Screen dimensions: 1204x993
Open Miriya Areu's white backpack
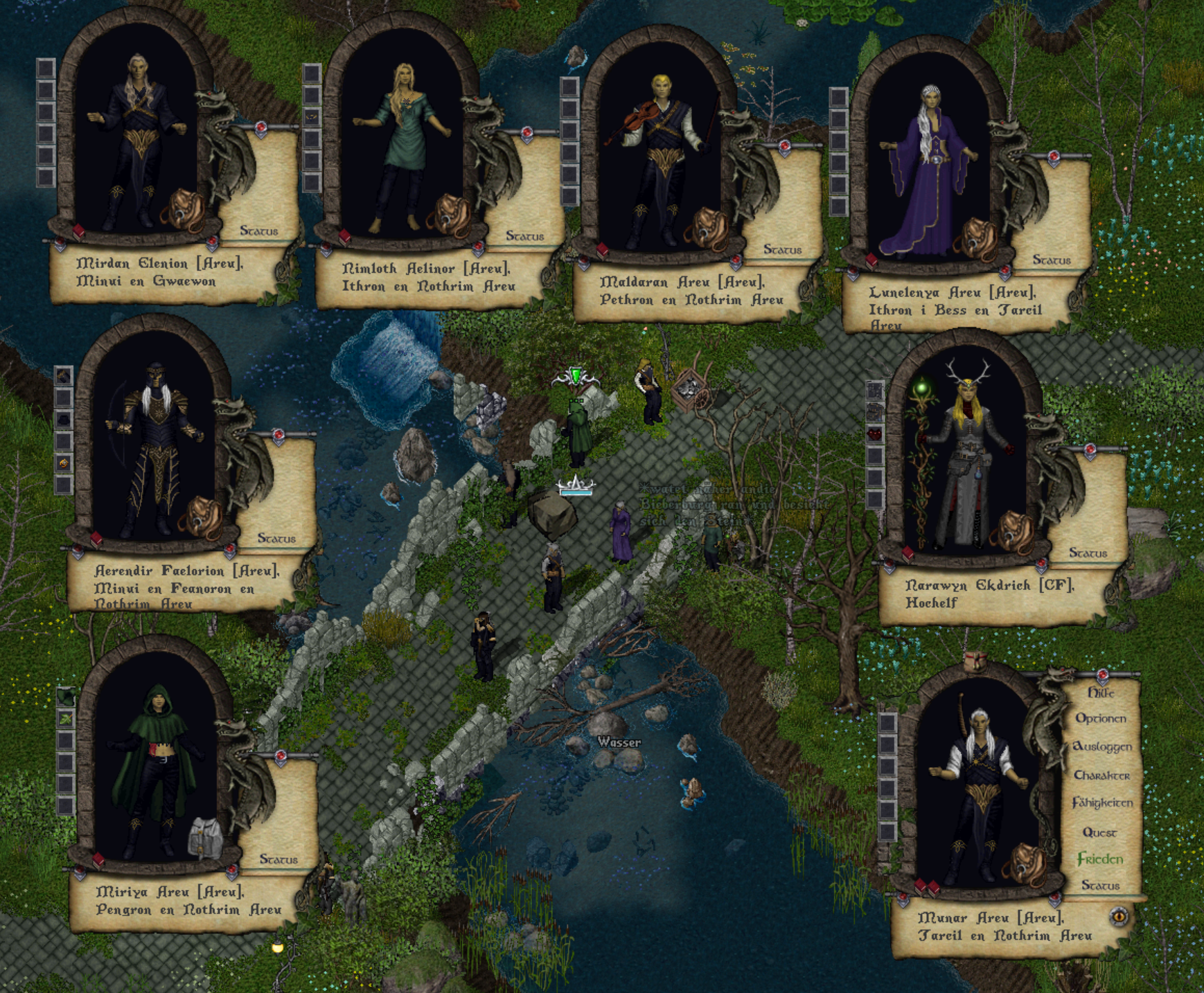click(205, 838)
